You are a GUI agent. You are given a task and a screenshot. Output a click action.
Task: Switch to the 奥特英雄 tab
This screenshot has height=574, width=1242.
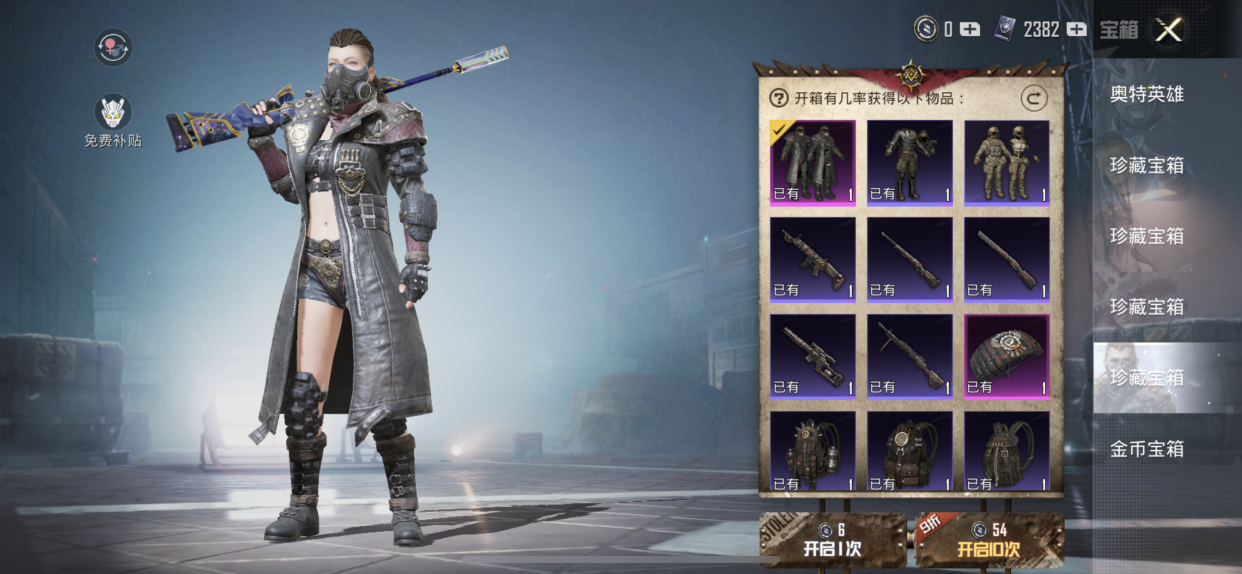1147,94
